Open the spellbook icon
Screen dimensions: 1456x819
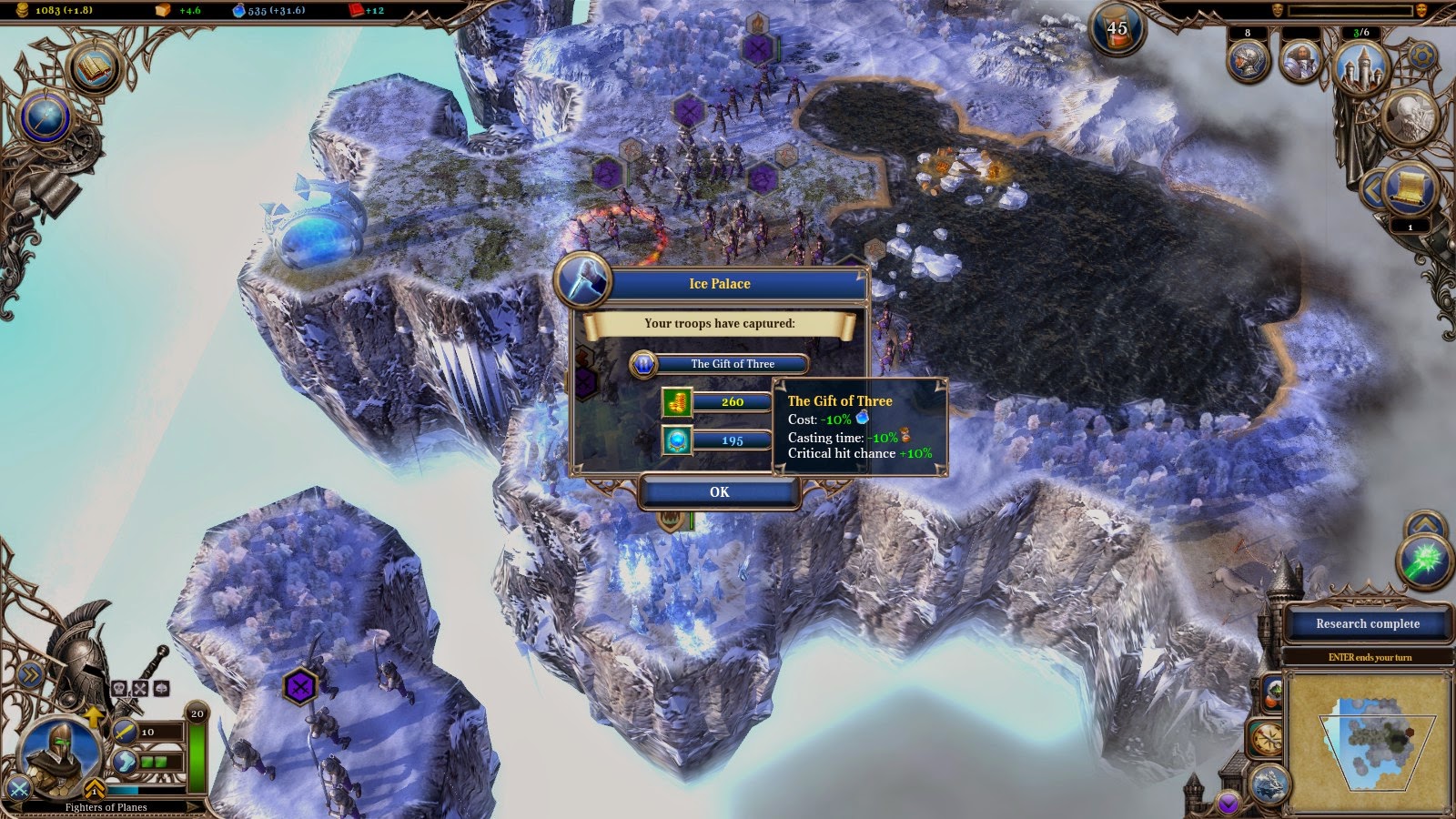pyautogui.click(x=93, y=68)
